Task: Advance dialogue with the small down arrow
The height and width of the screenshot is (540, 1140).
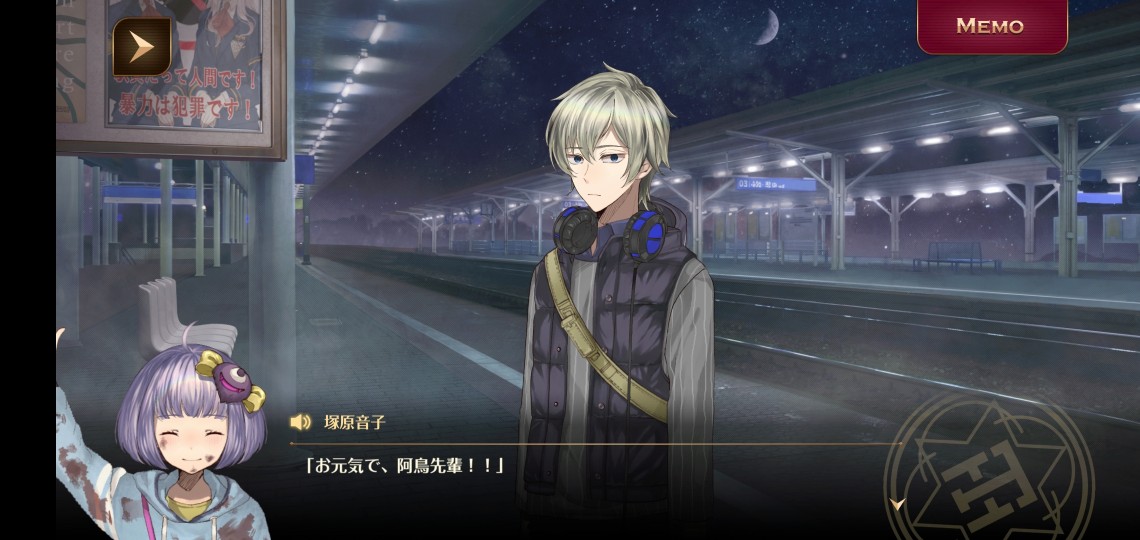Action: [x=897, y=504]
